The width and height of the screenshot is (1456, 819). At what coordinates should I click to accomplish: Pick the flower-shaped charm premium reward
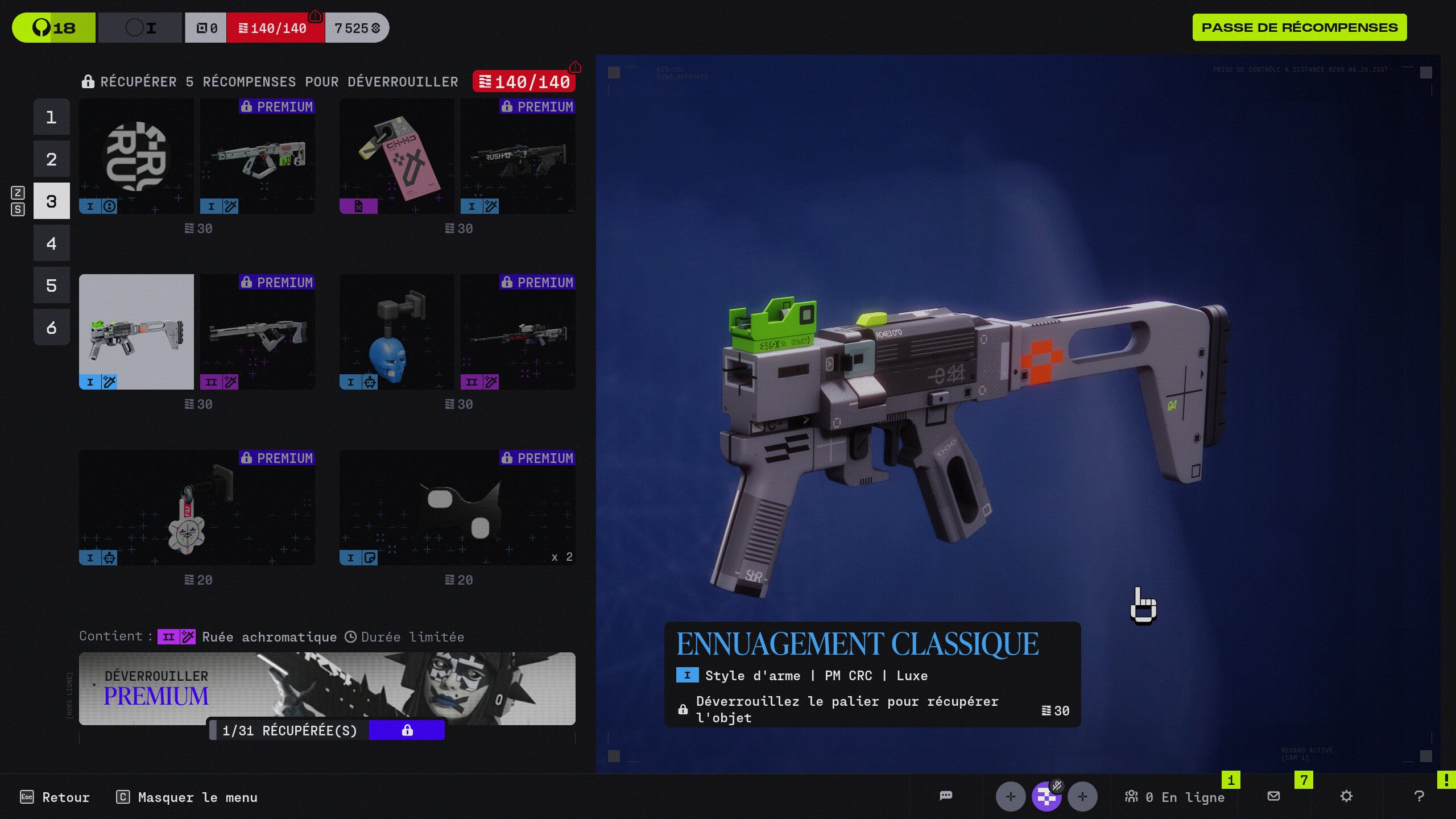pyautogui.click(x=197, y=508)
